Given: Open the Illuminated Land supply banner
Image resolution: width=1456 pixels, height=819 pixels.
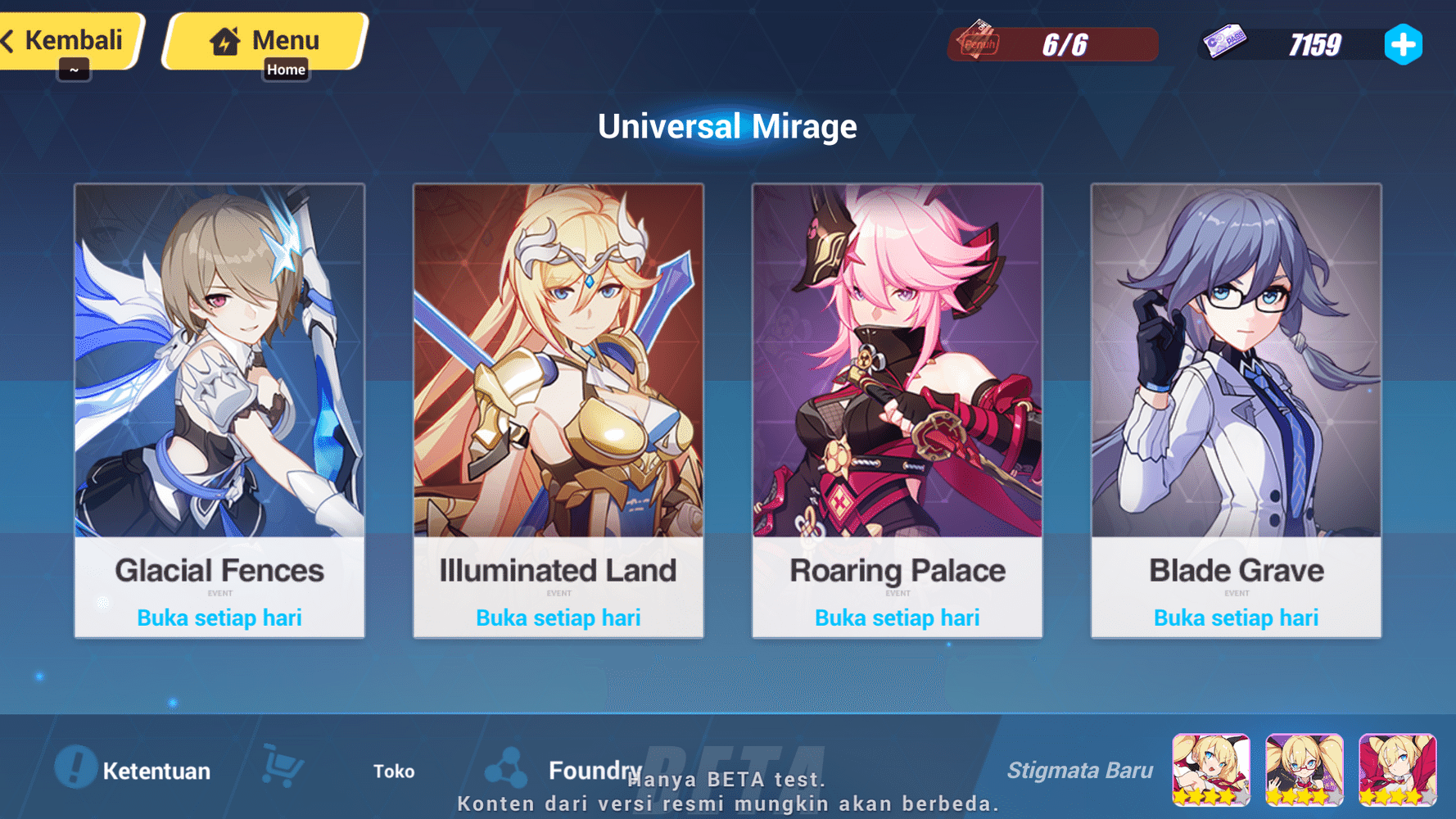Looking at the screenshot, I should 558,369.
